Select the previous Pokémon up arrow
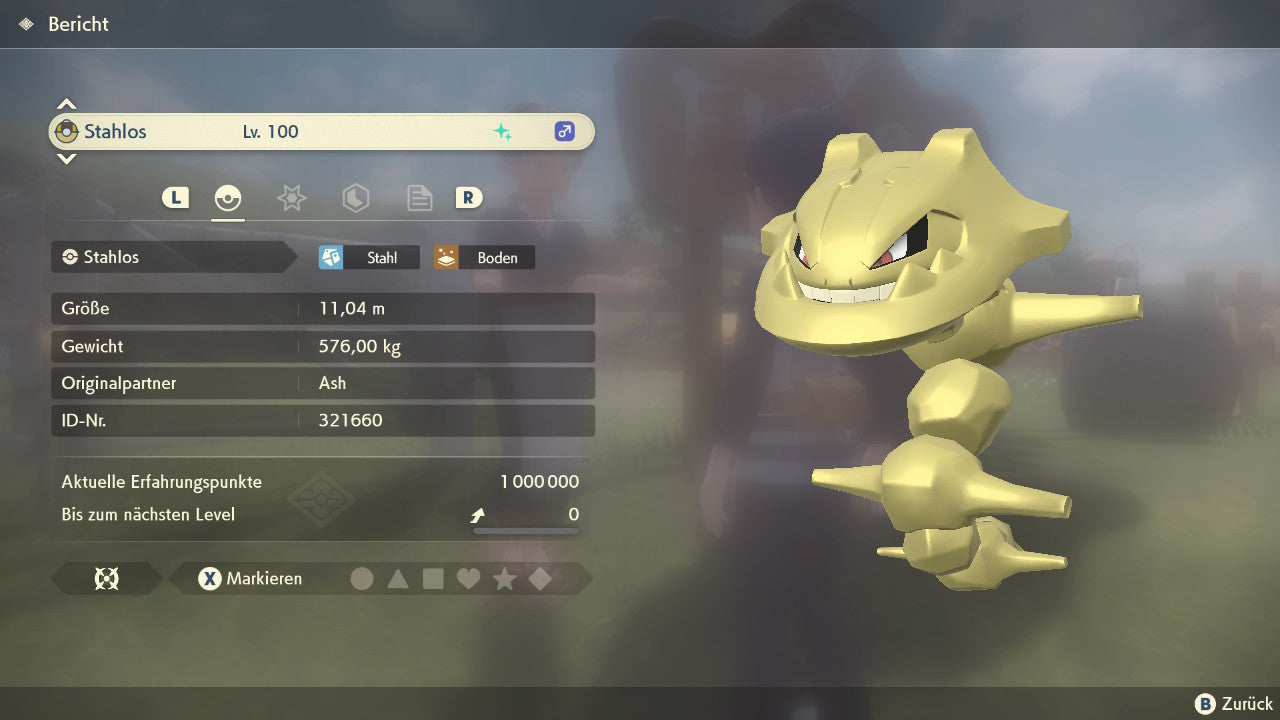Screen dimensions: 1280x720 [66, 104]
